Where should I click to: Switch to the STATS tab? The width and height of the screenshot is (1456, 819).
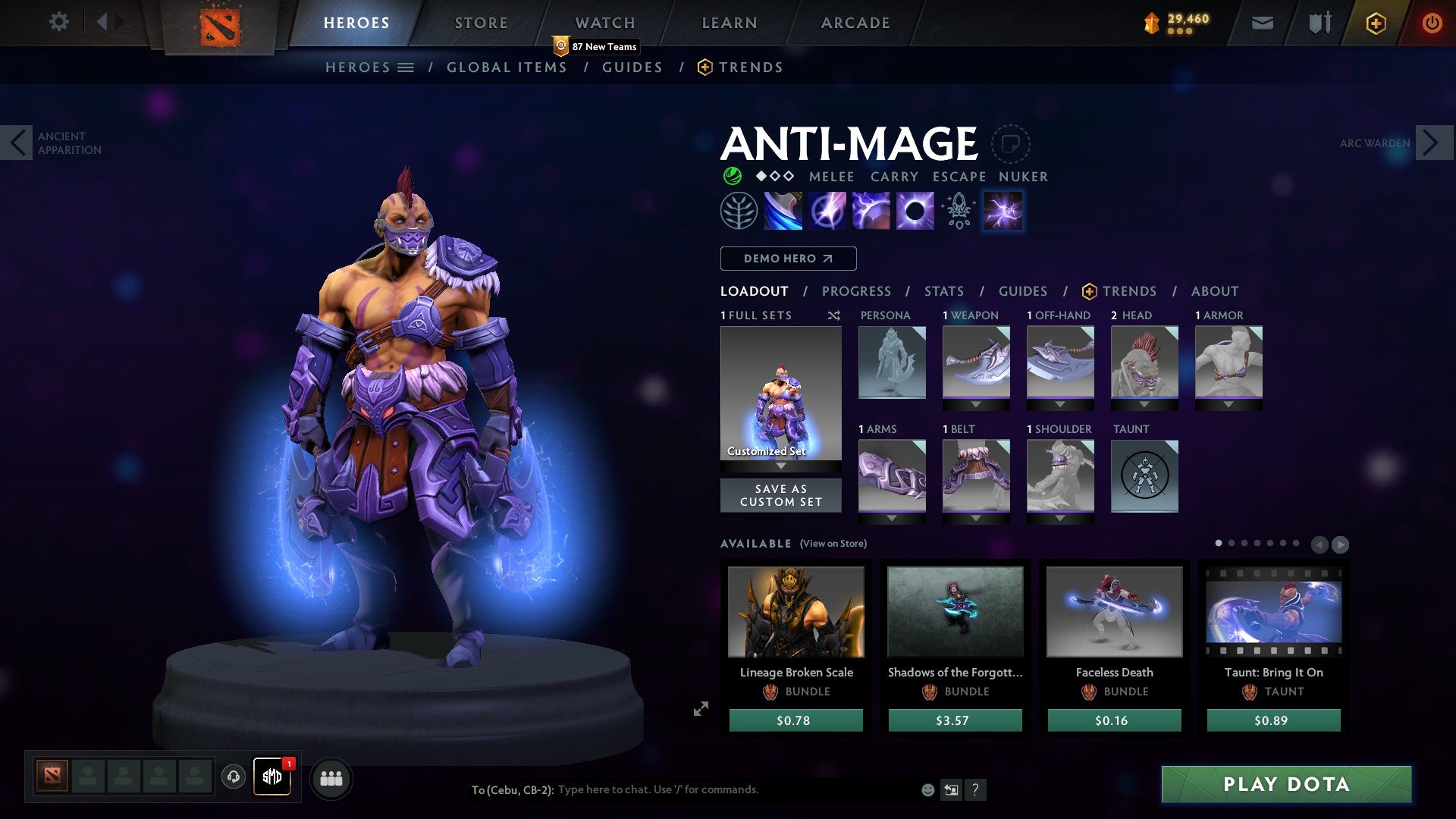(943, 291)
